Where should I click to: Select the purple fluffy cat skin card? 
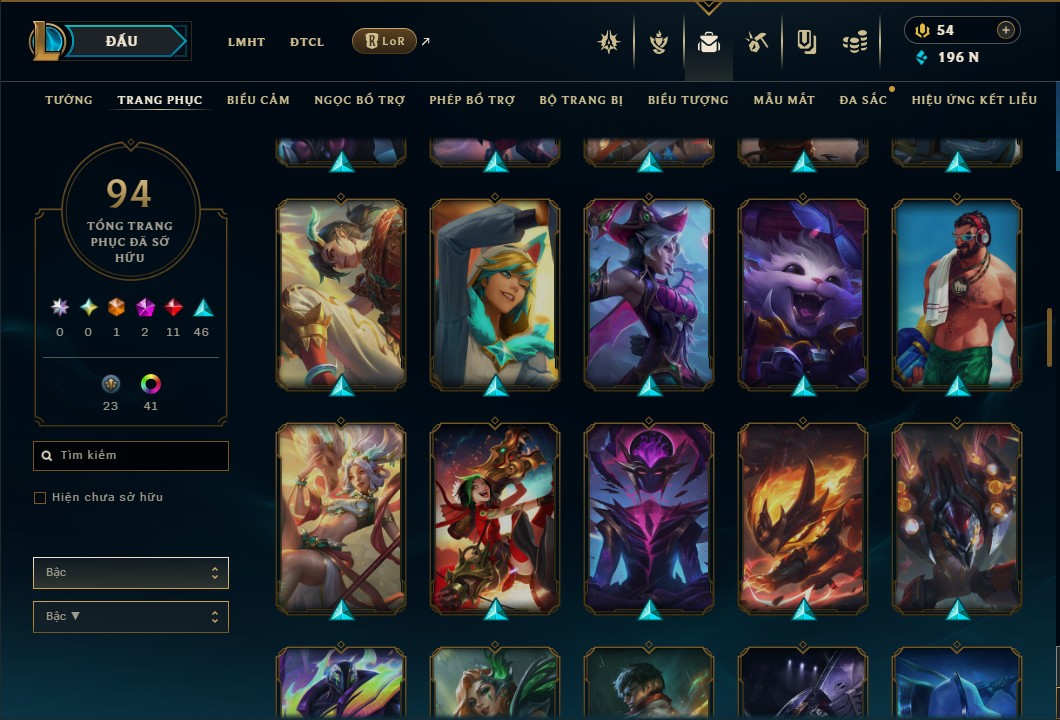click(x=803, y=293)
